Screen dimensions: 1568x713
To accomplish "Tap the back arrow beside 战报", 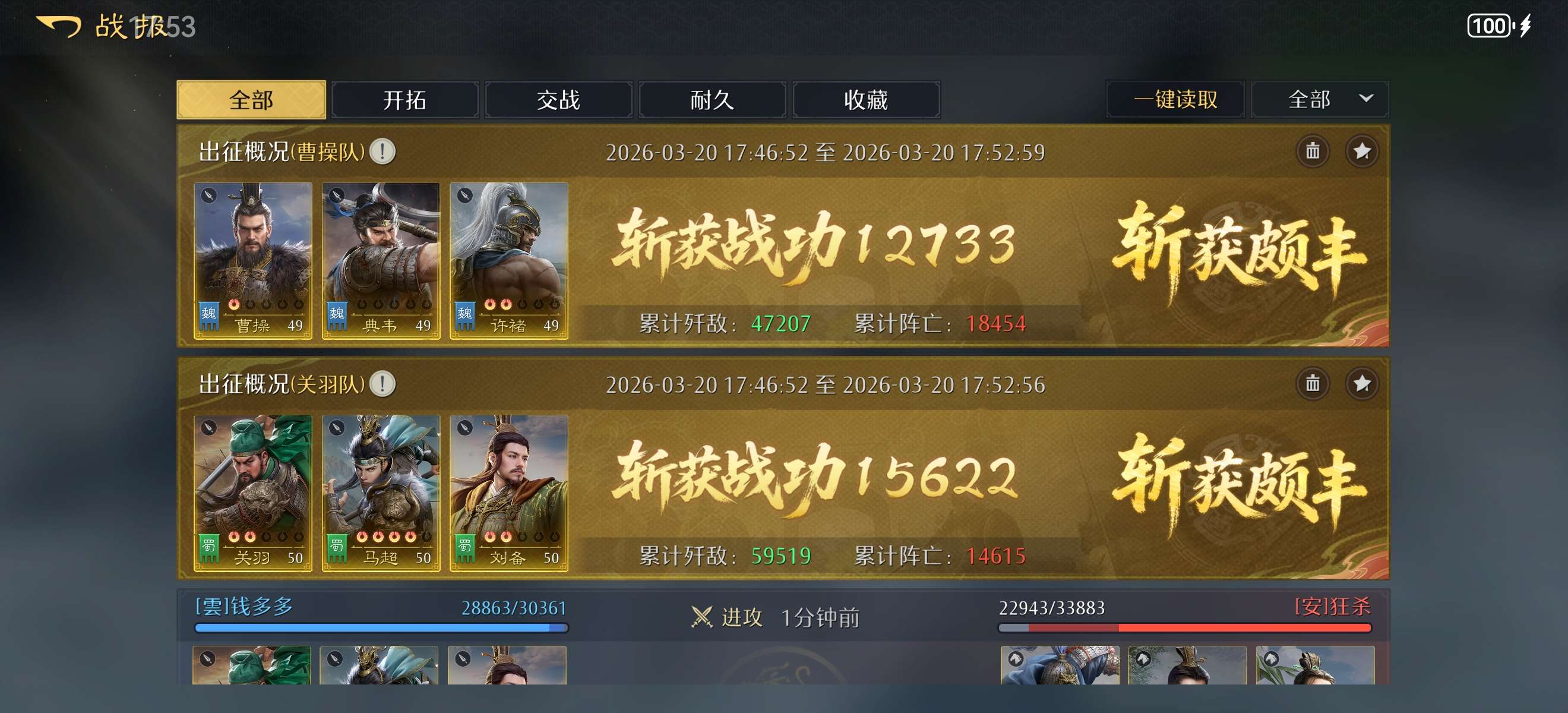I will (58, 27).
